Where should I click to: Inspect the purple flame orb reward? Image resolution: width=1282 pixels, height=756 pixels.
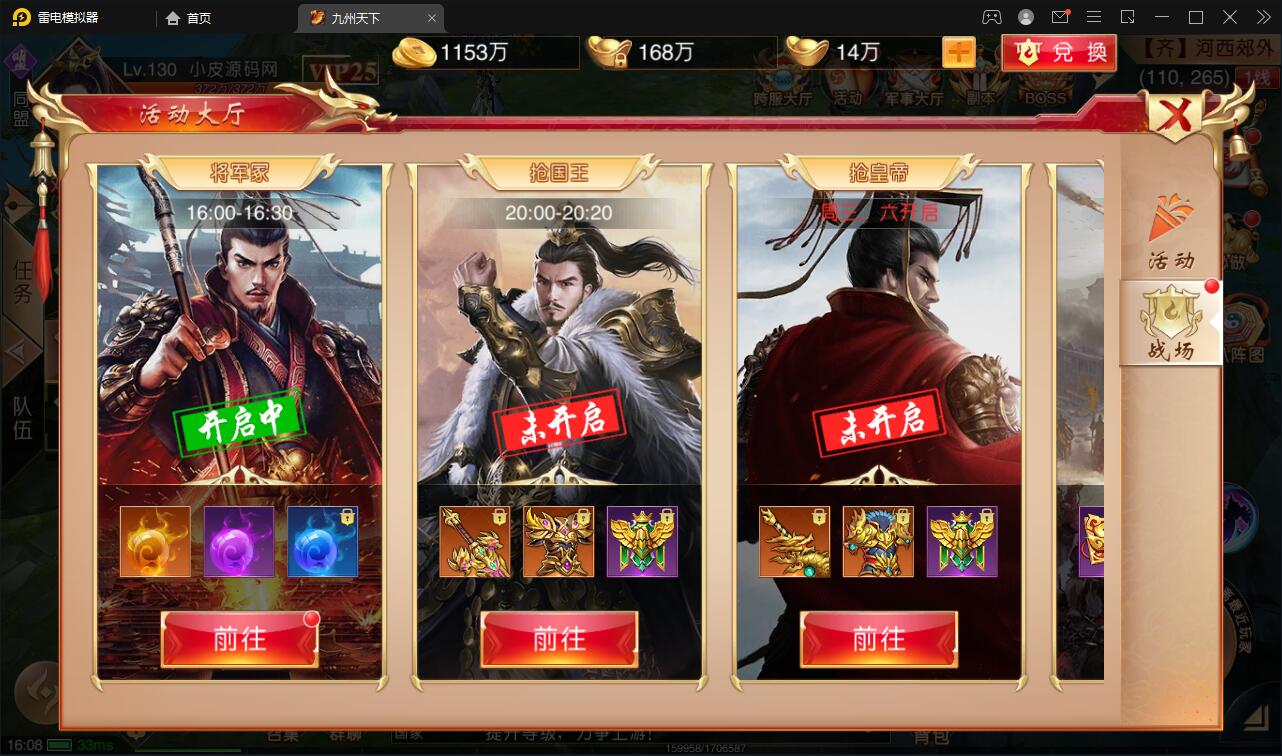pyautogui.click(x=239, y=542)
